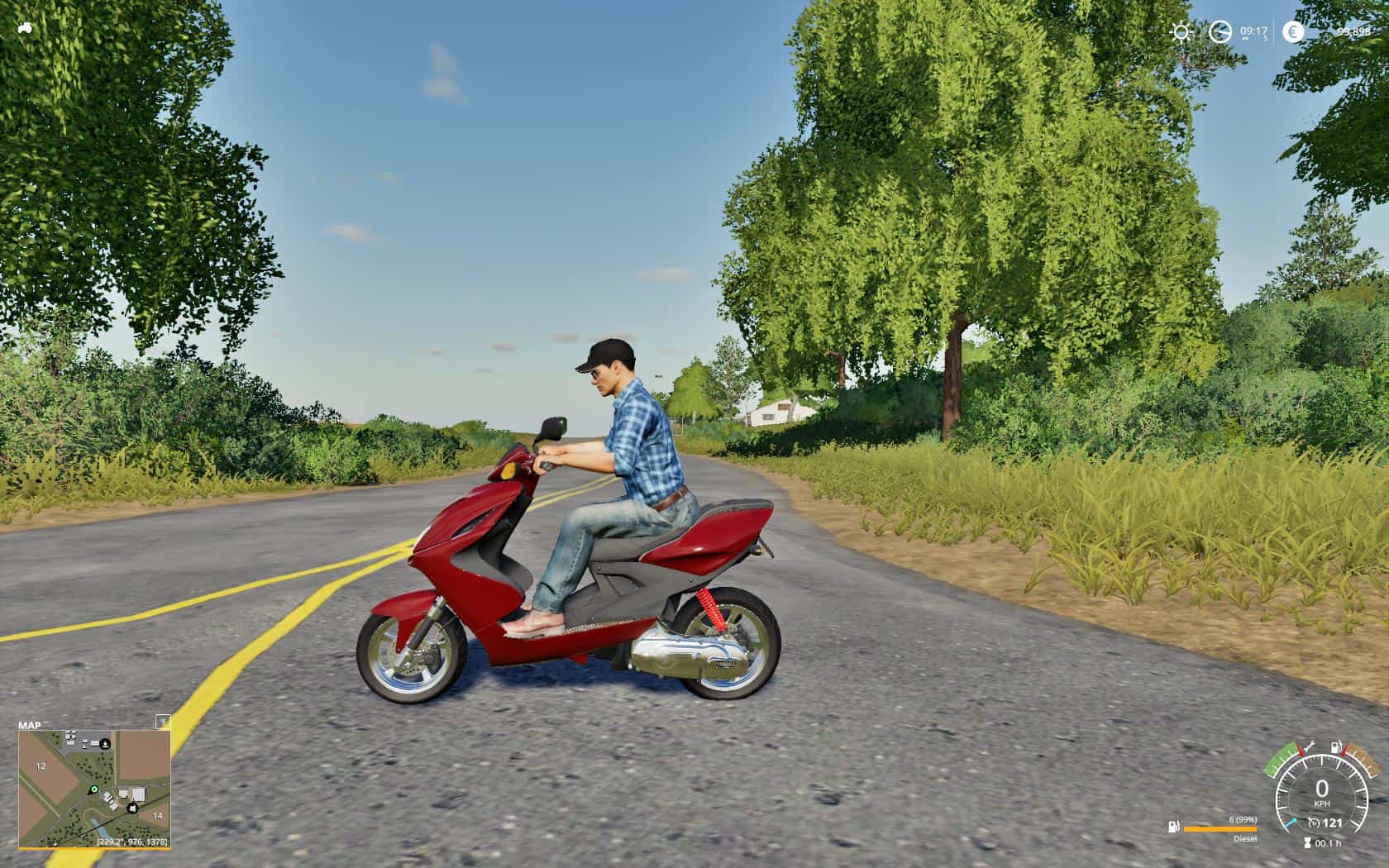Expand the minimap with its corner zoom button
Viewport: 1389px width, 868px height.
pos(162,723)
